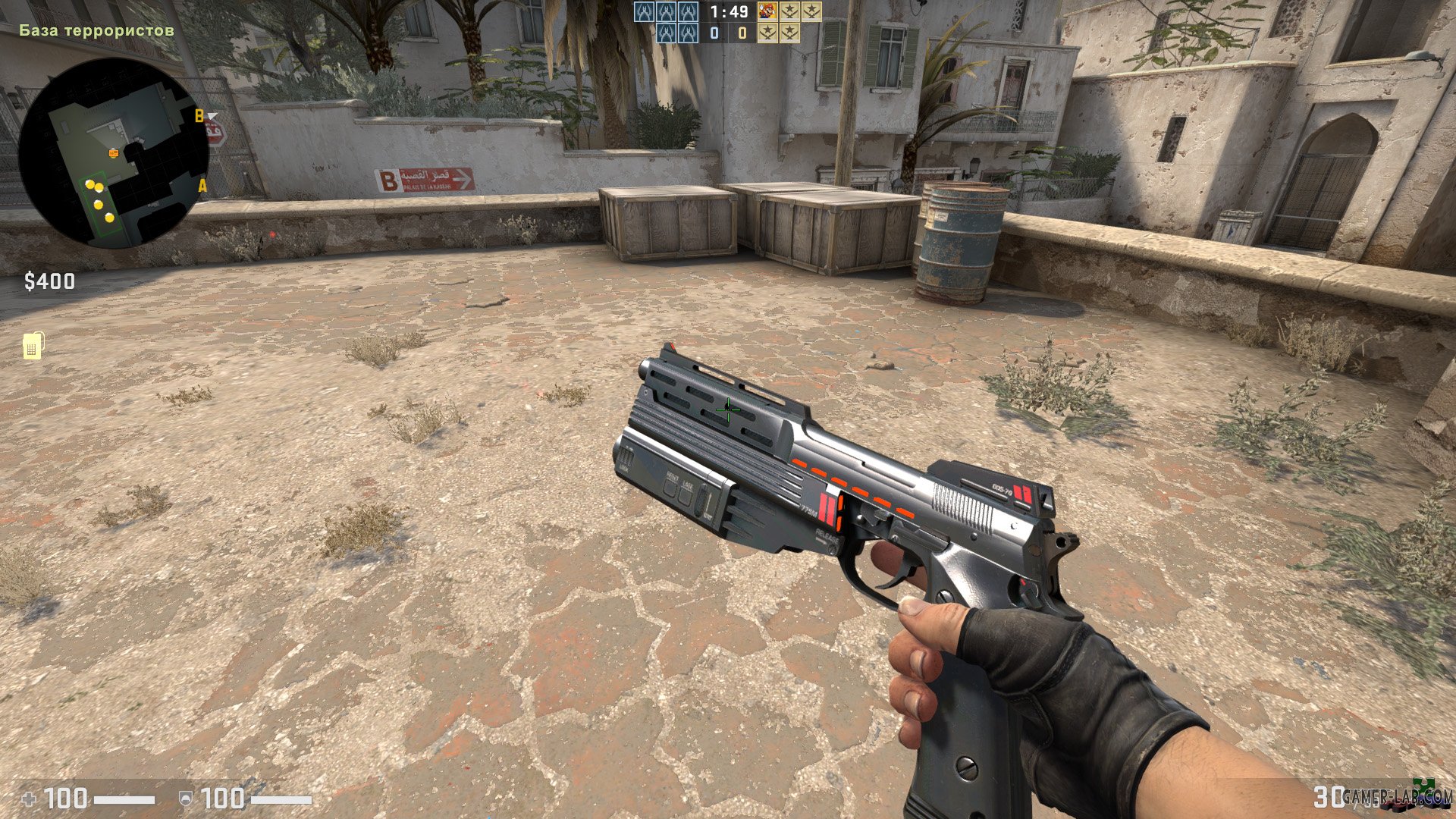Click the round 1:49 timer display
The height and width of the screenshot is (819, 1456).
(x=729, y=13)
